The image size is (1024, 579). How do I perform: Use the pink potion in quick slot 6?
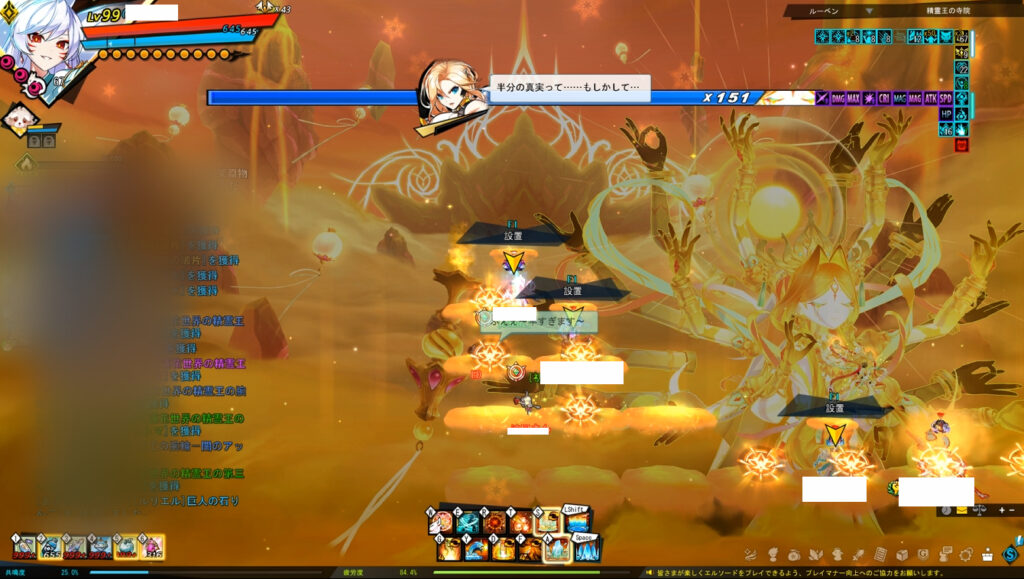153,546
